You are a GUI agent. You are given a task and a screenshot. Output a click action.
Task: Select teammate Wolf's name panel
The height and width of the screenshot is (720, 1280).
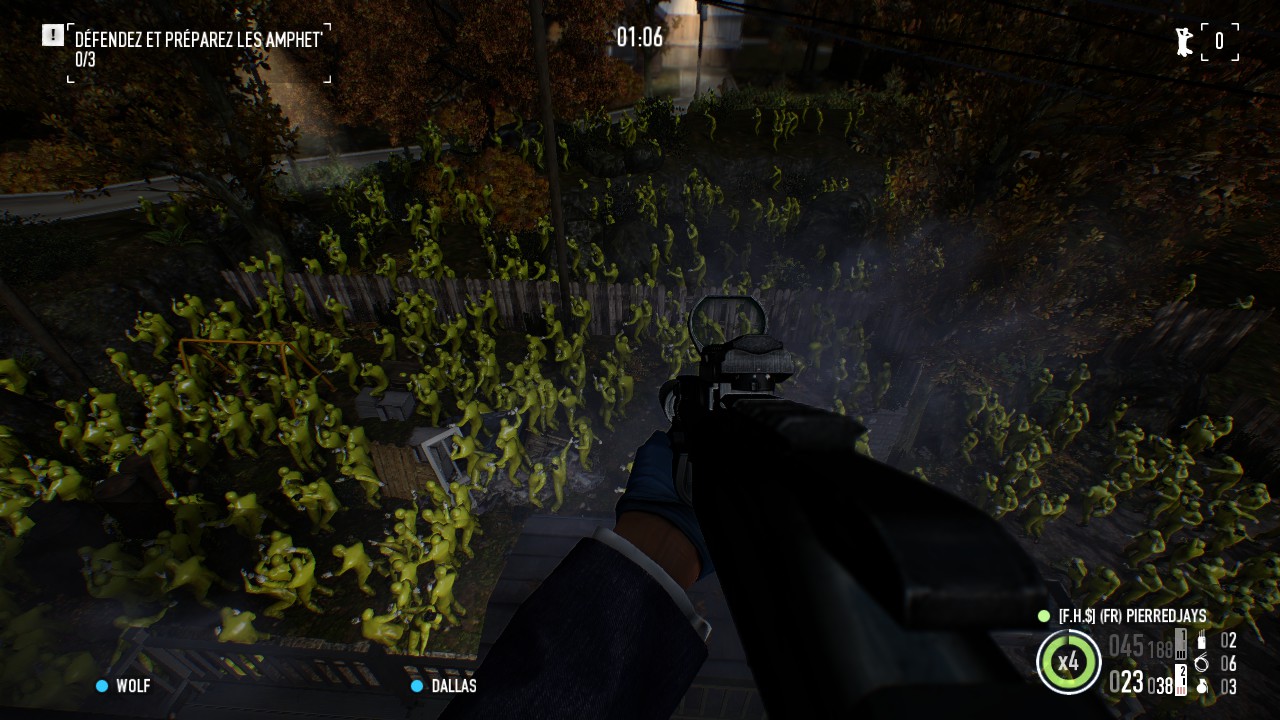point(123,686)
